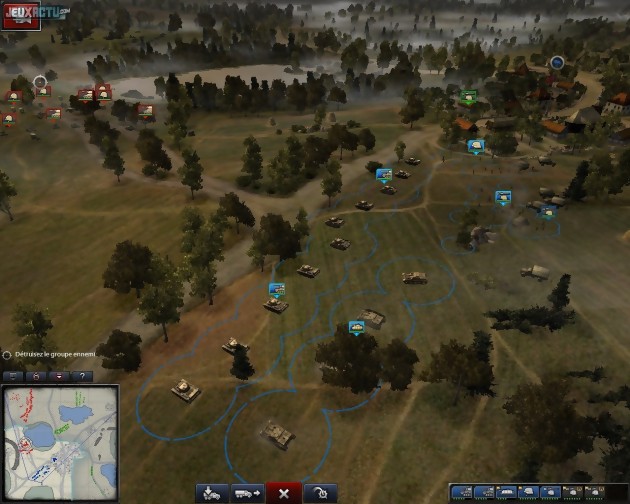The image size is (630, 504).
Task: Open the question mark help button
Action: [x=81, y=376]
